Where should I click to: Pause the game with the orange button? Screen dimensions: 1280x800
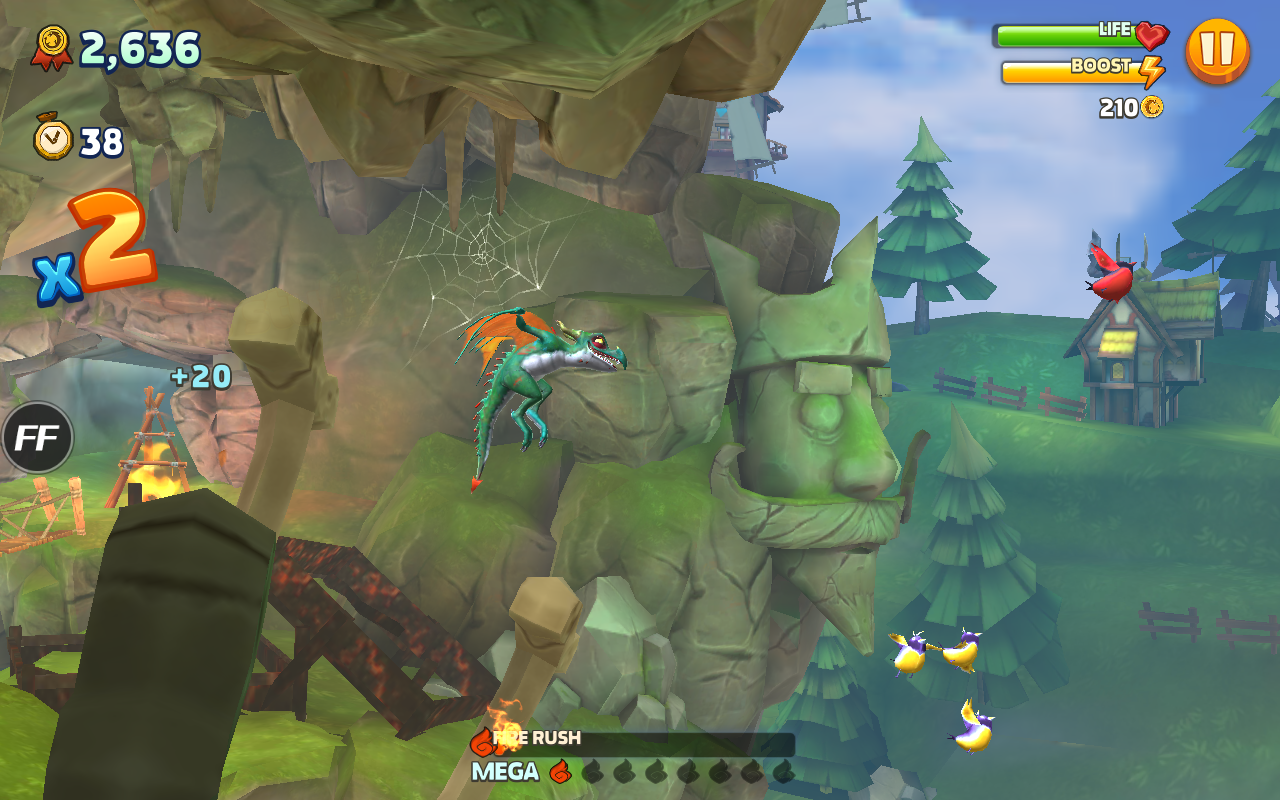[x=1217, y=50]
